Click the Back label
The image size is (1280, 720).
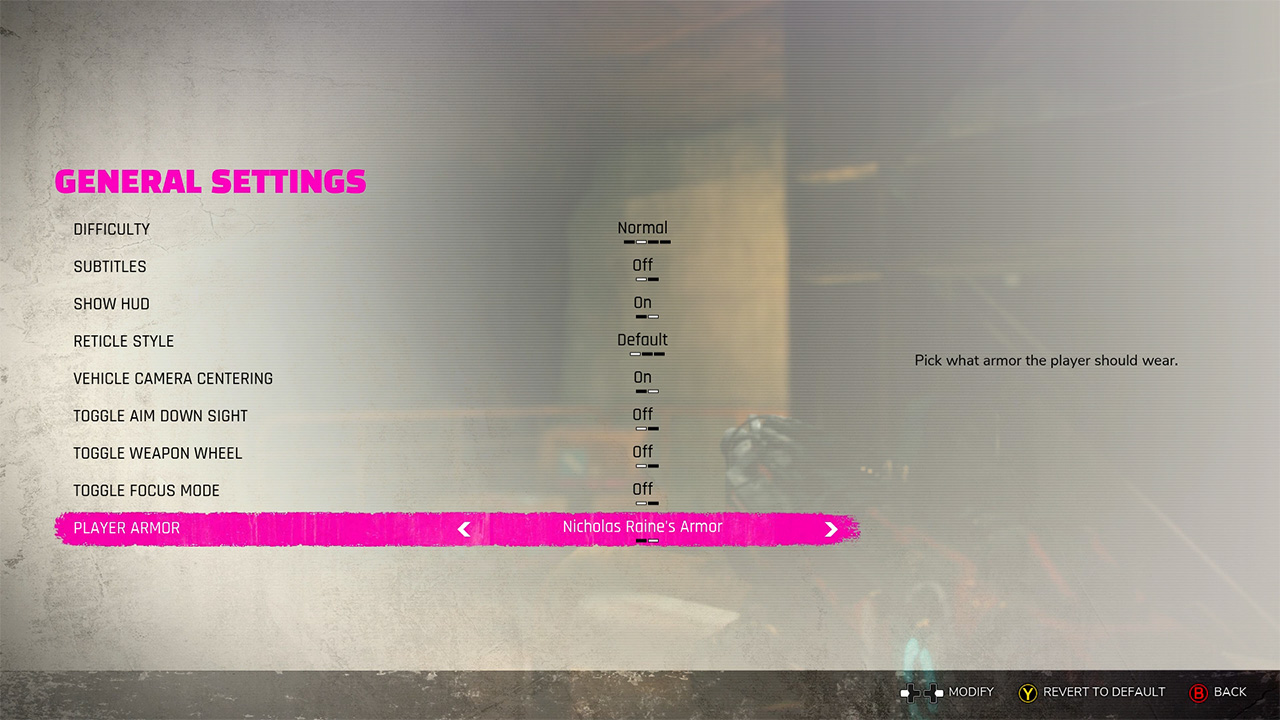pos(1229,692)
